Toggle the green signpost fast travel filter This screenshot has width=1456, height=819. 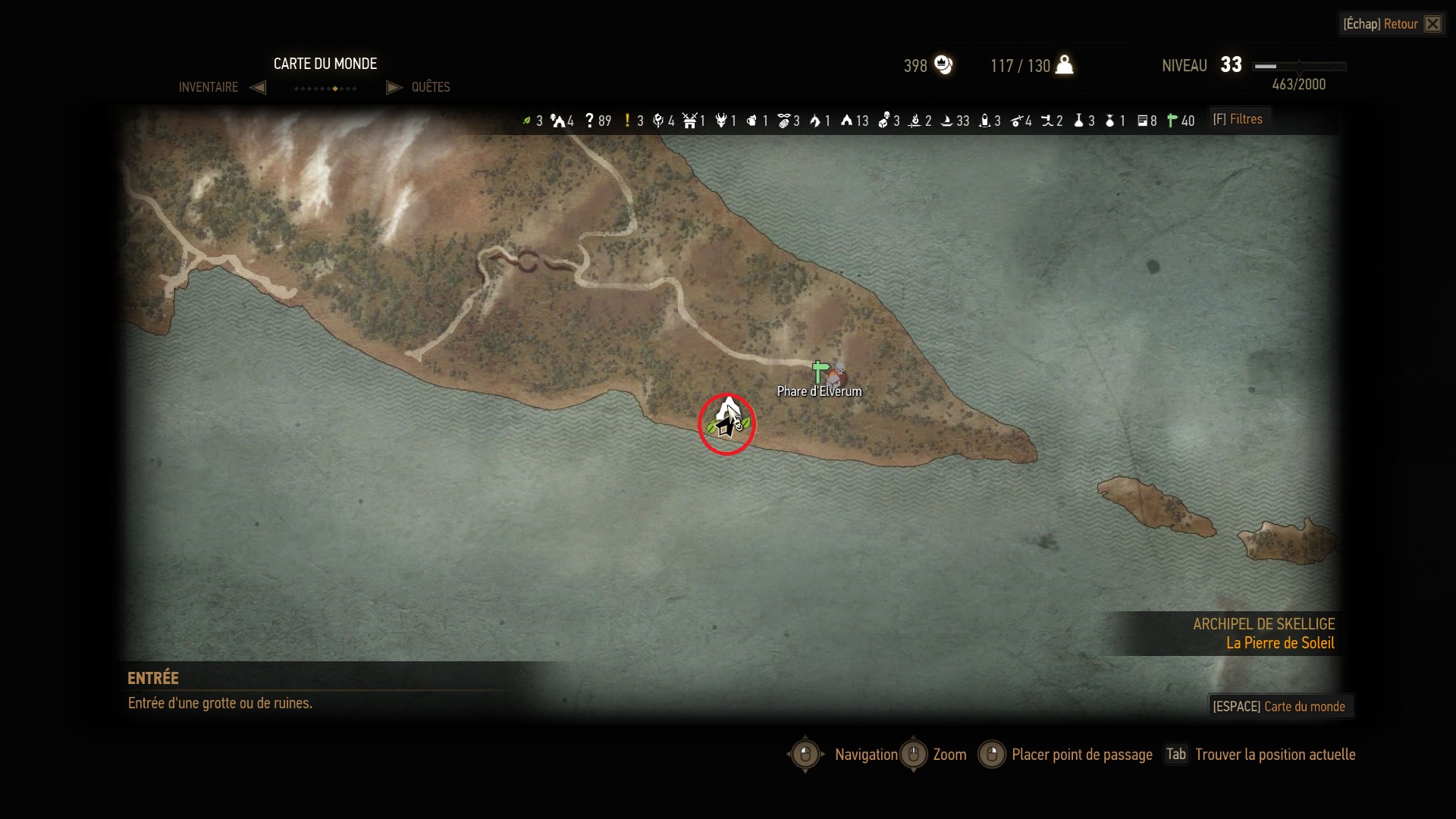coord(1172,121)
